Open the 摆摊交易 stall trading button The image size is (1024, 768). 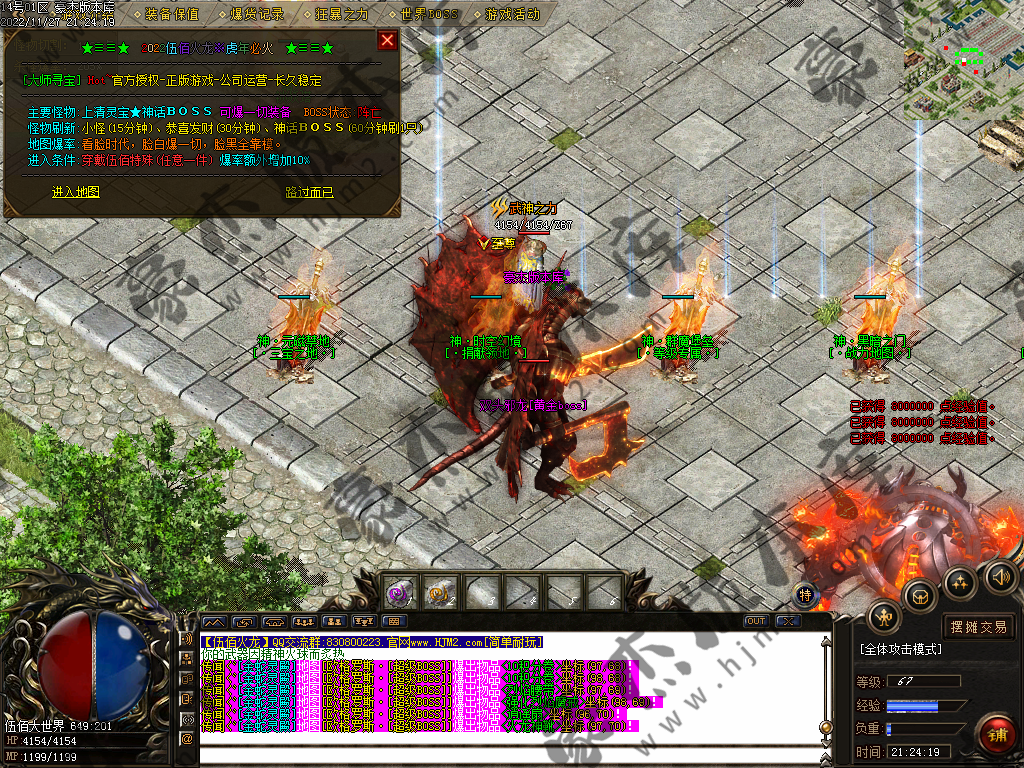pyautogui.click(x=979, y=627)
